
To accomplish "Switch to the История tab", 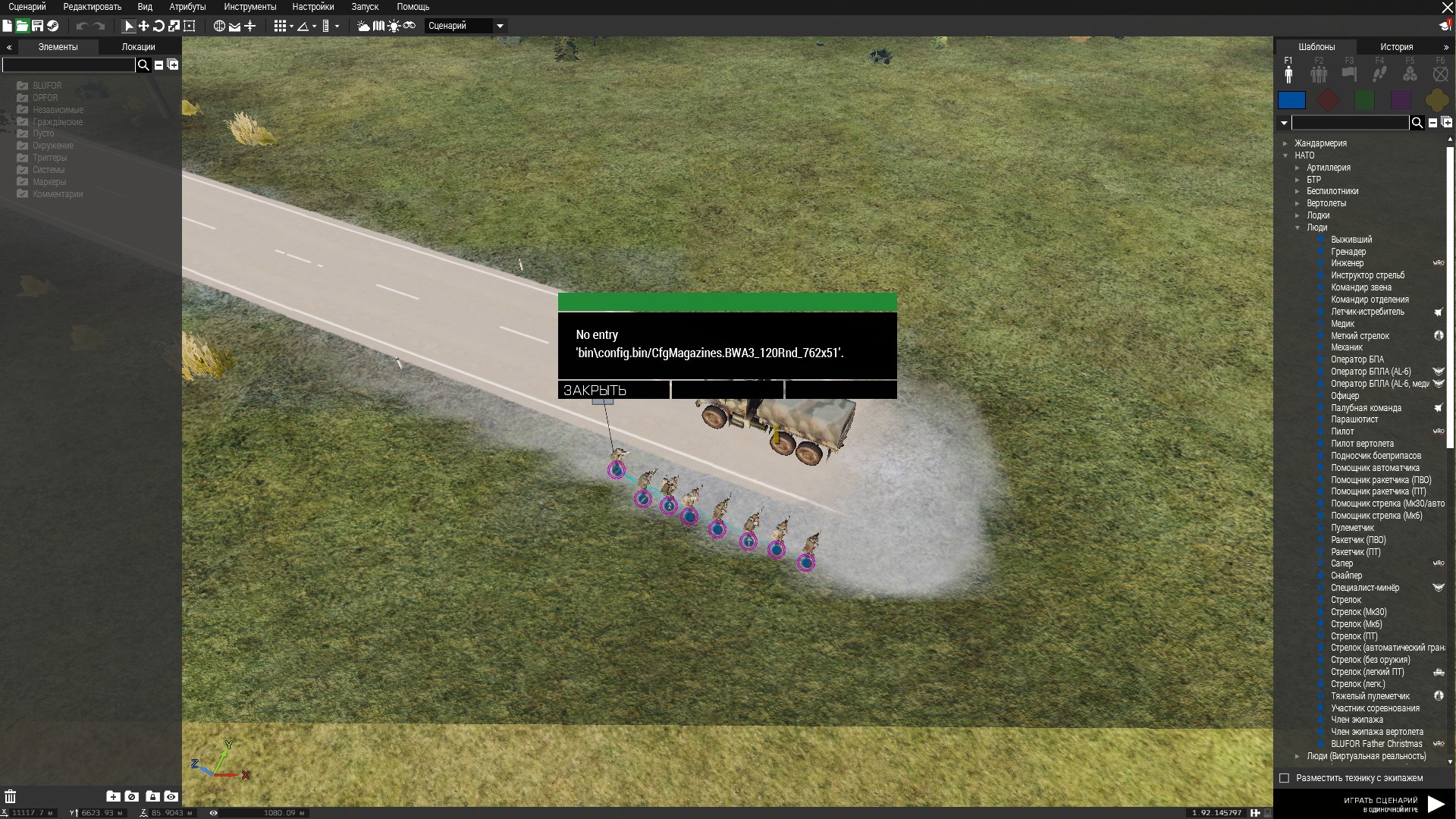I will click(1396, 47).
